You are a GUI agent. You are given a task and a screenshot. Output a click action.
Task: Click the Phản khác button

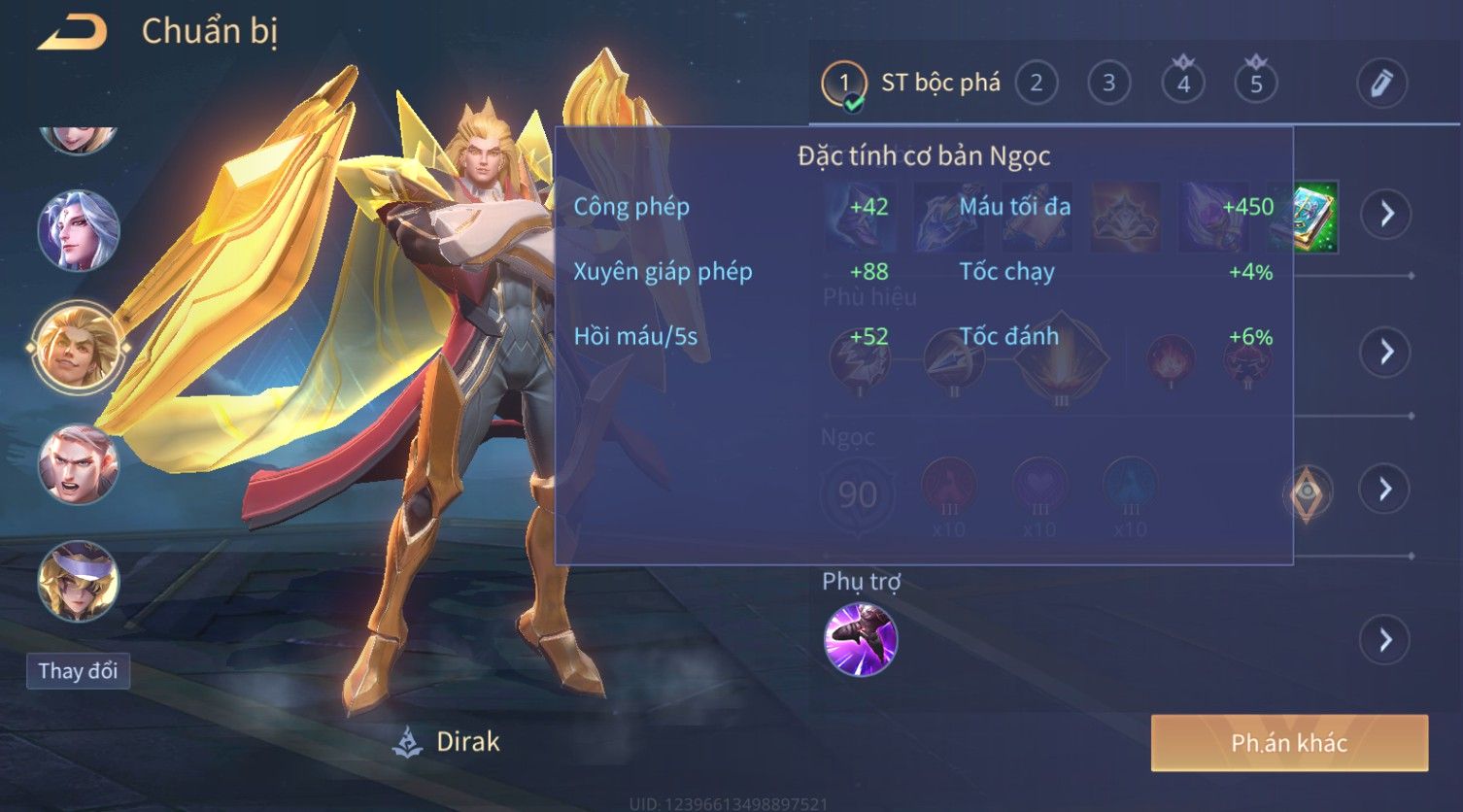1289,743
